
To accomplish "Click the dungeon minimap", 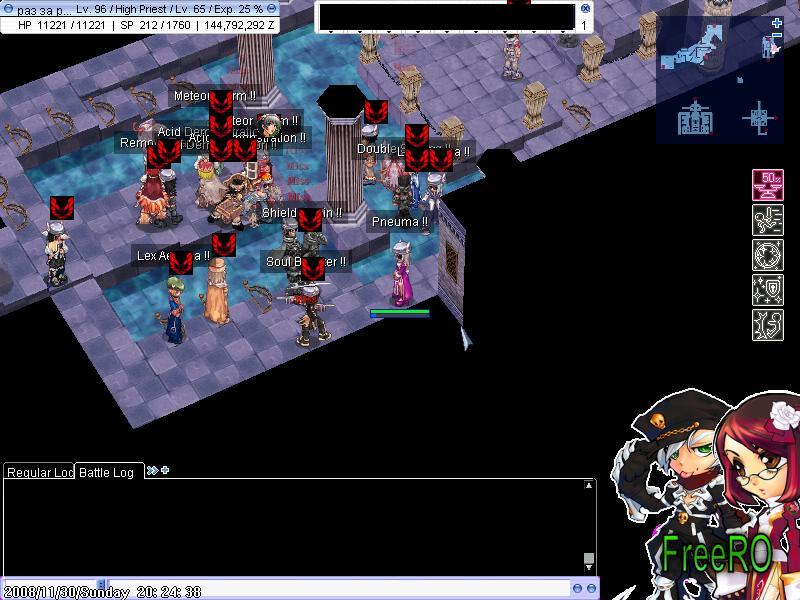I will coord(718,82).
